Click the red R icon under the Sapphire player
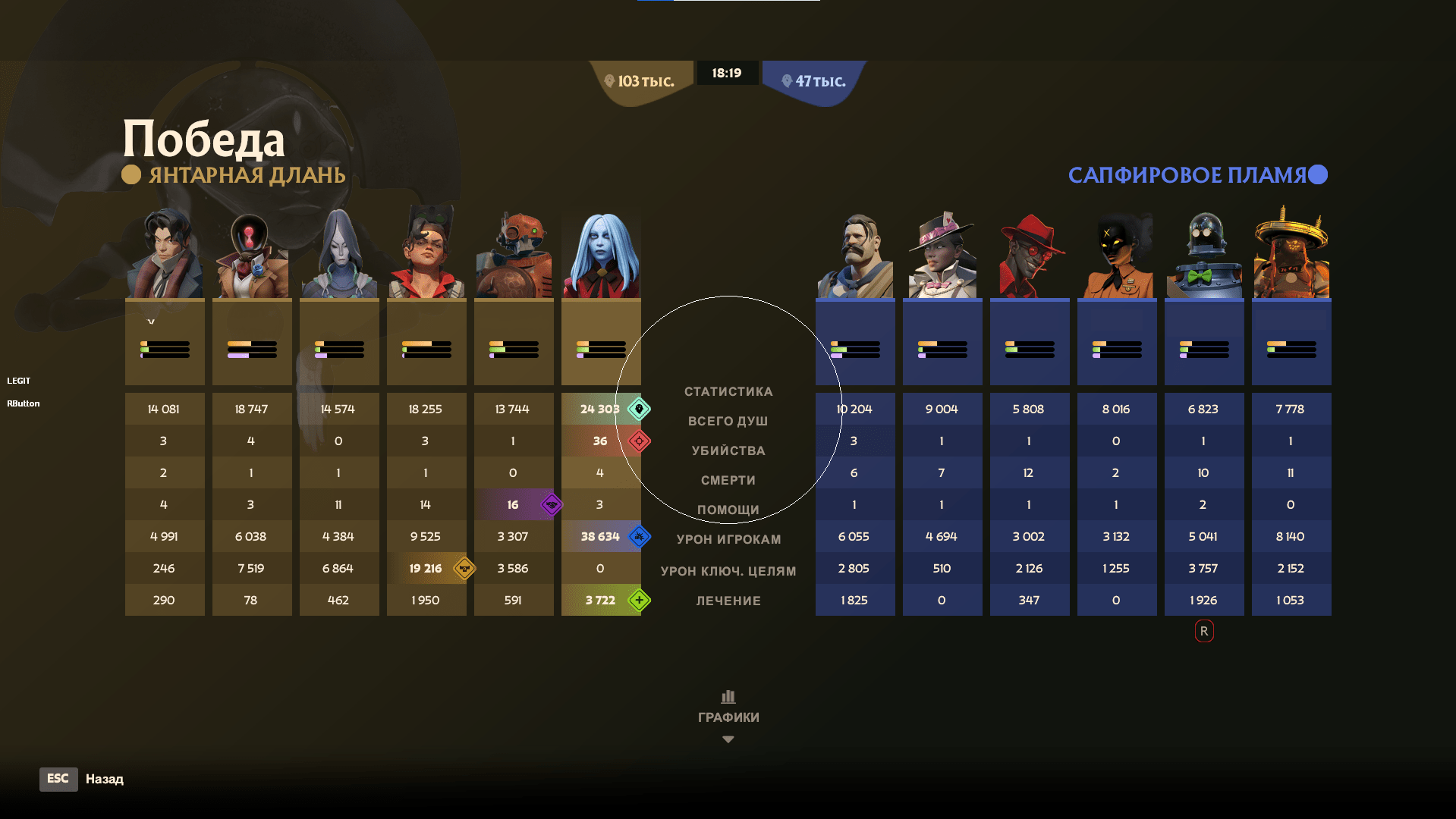The height and width of the screenshot is (819, 1456). 1203,631
